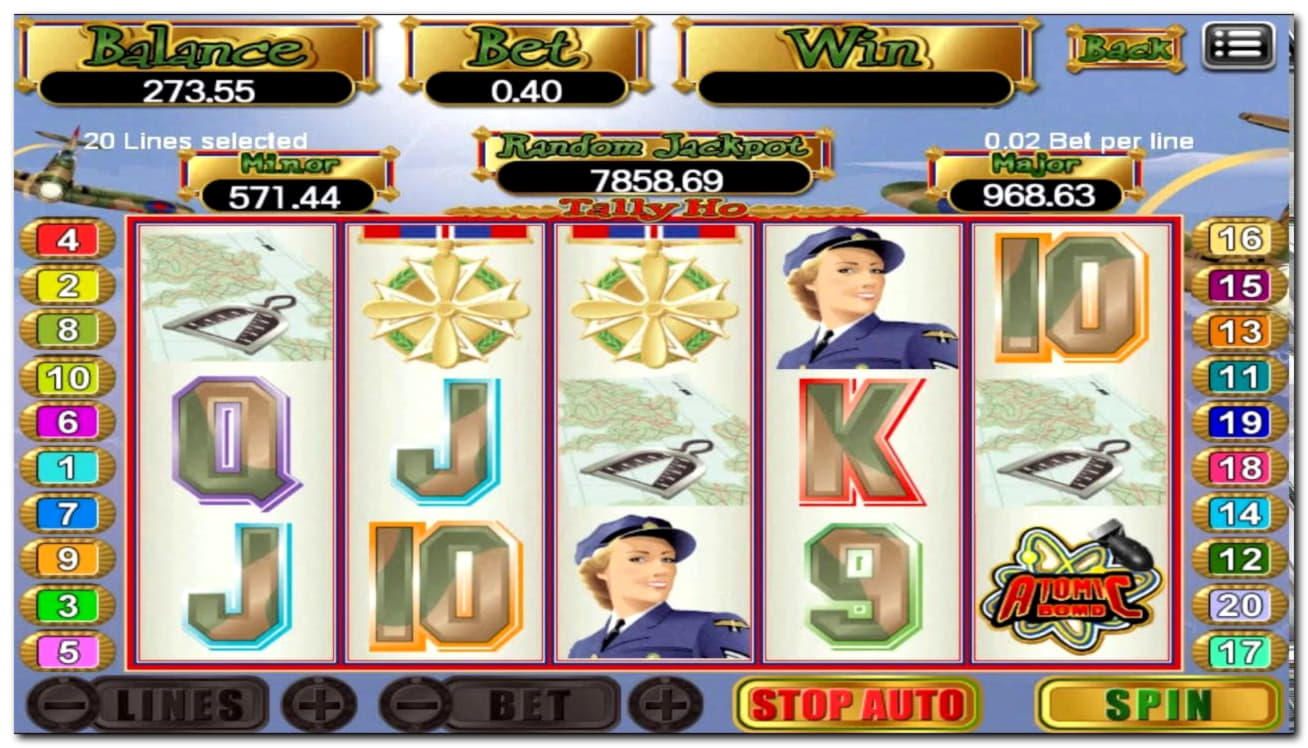Select payline number 17 marker

tap(1240, 652)
